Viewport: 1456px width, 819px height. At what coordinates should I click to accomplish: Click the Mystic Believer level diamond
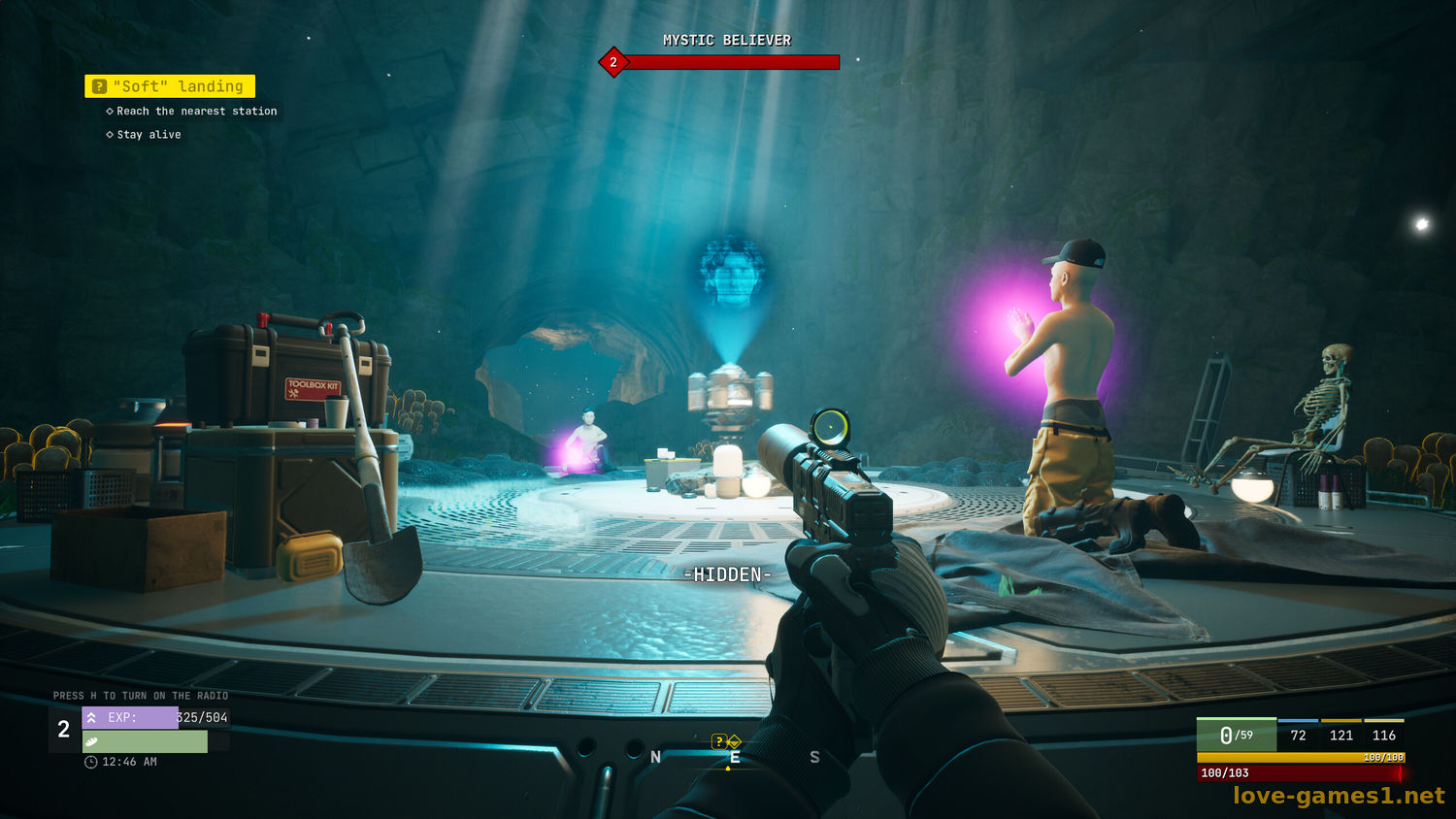pyautogui.click(x=613, y=62)
